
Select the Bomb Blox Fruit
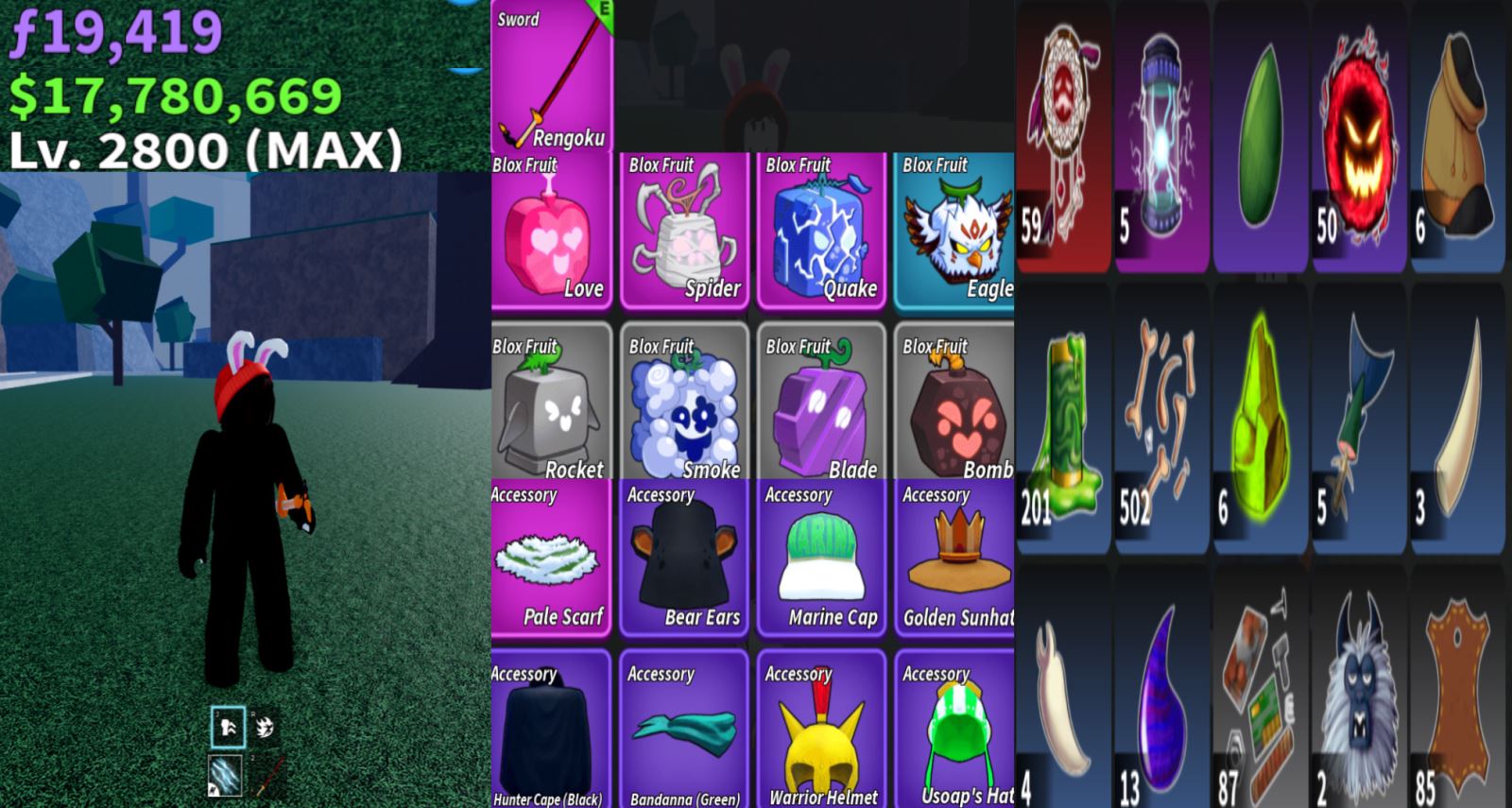[x=954, y=404]
